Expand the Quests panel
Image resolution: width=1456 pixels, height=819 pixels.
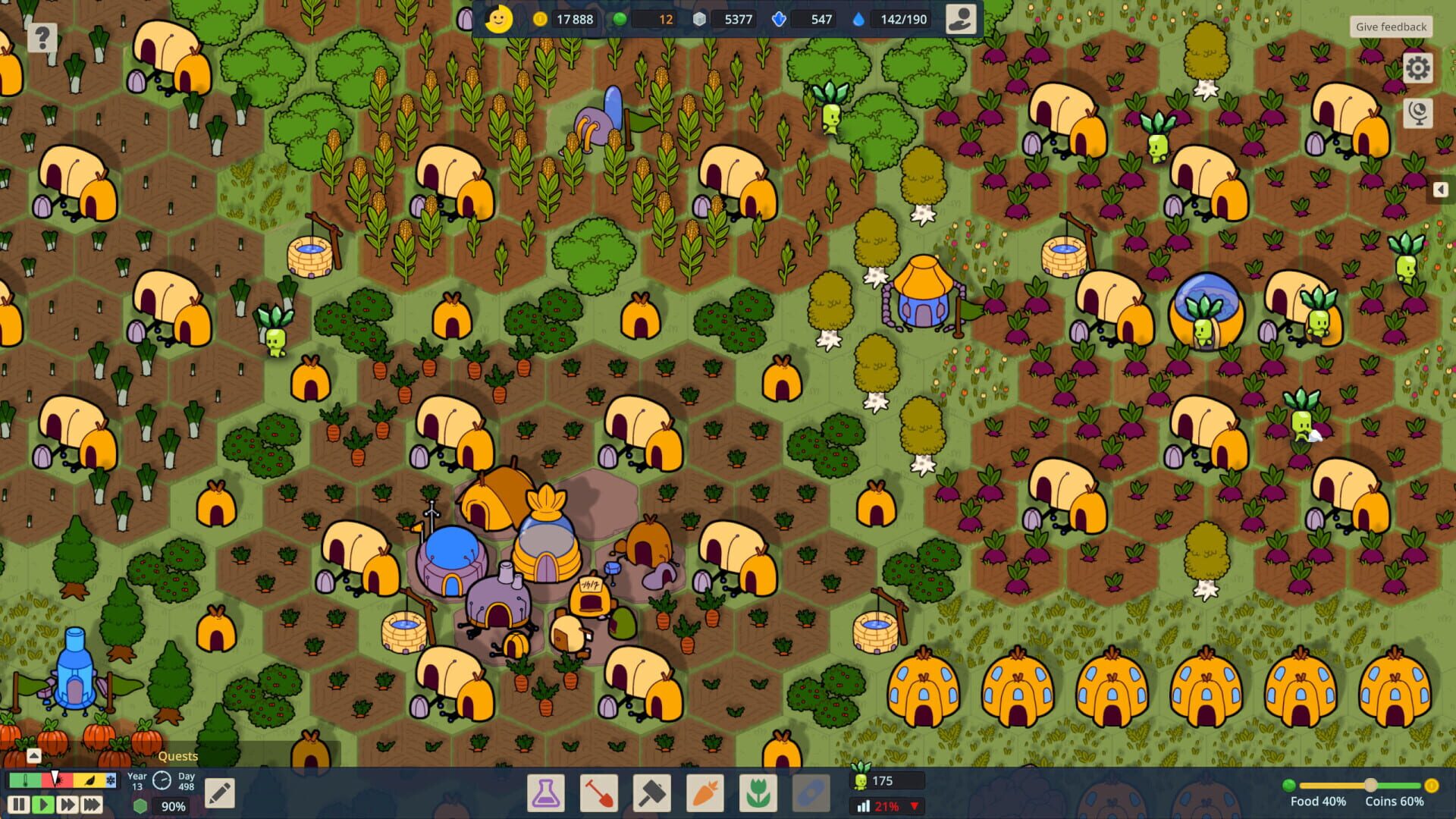(33, 755)
